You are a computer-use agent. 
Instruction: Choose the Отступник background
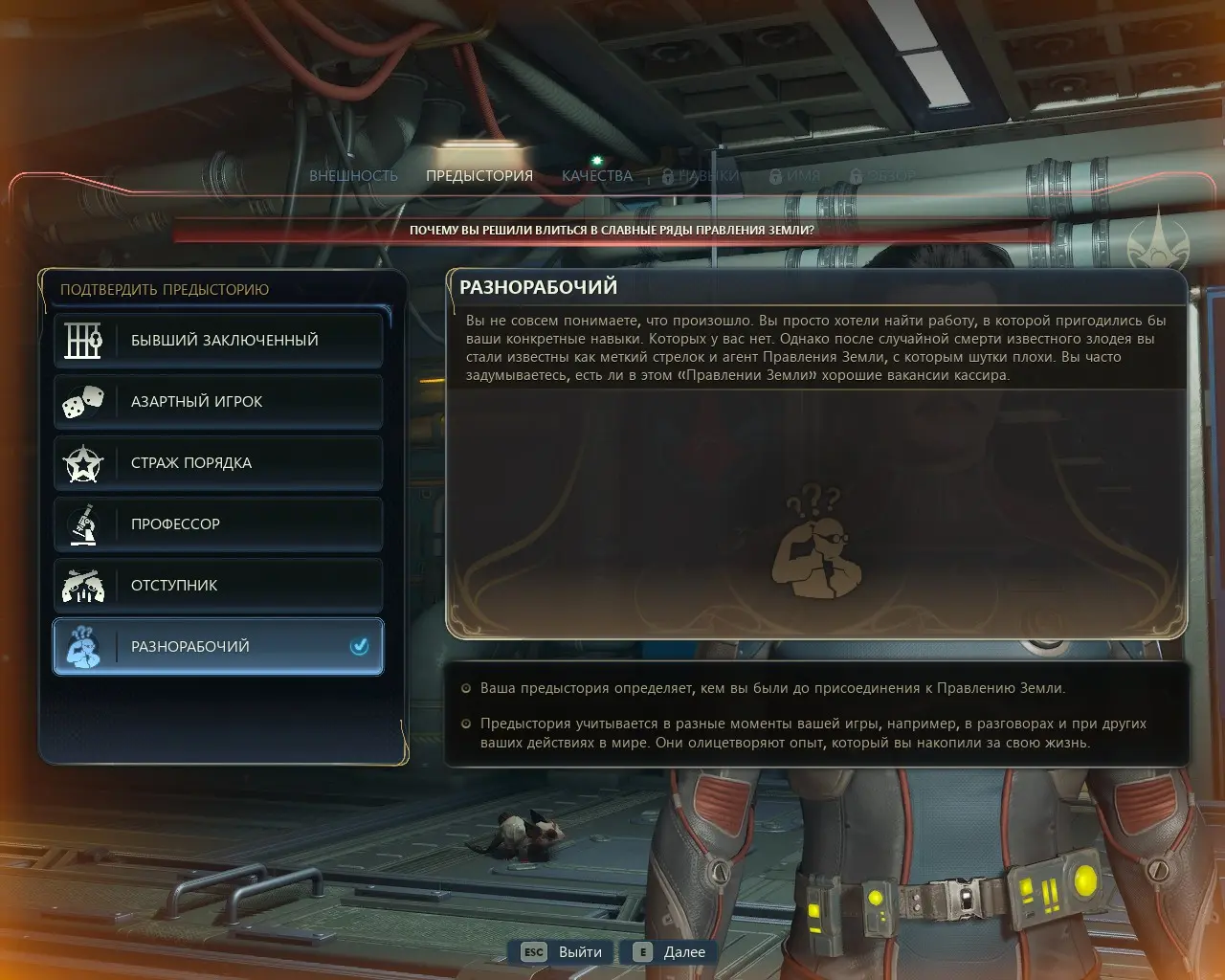(218, 585)
